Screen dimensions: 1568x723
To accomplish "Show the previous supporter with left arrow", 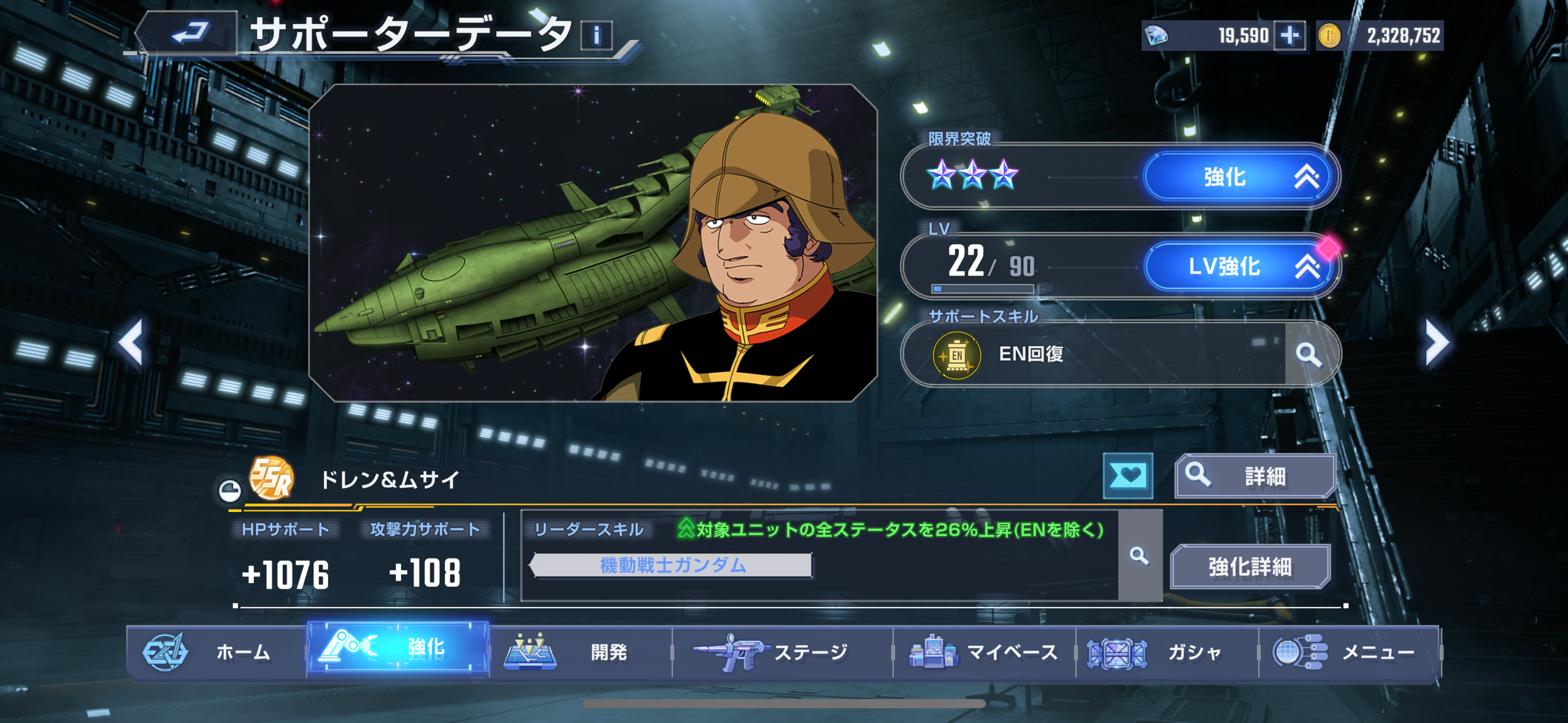I will pos(132,342).
